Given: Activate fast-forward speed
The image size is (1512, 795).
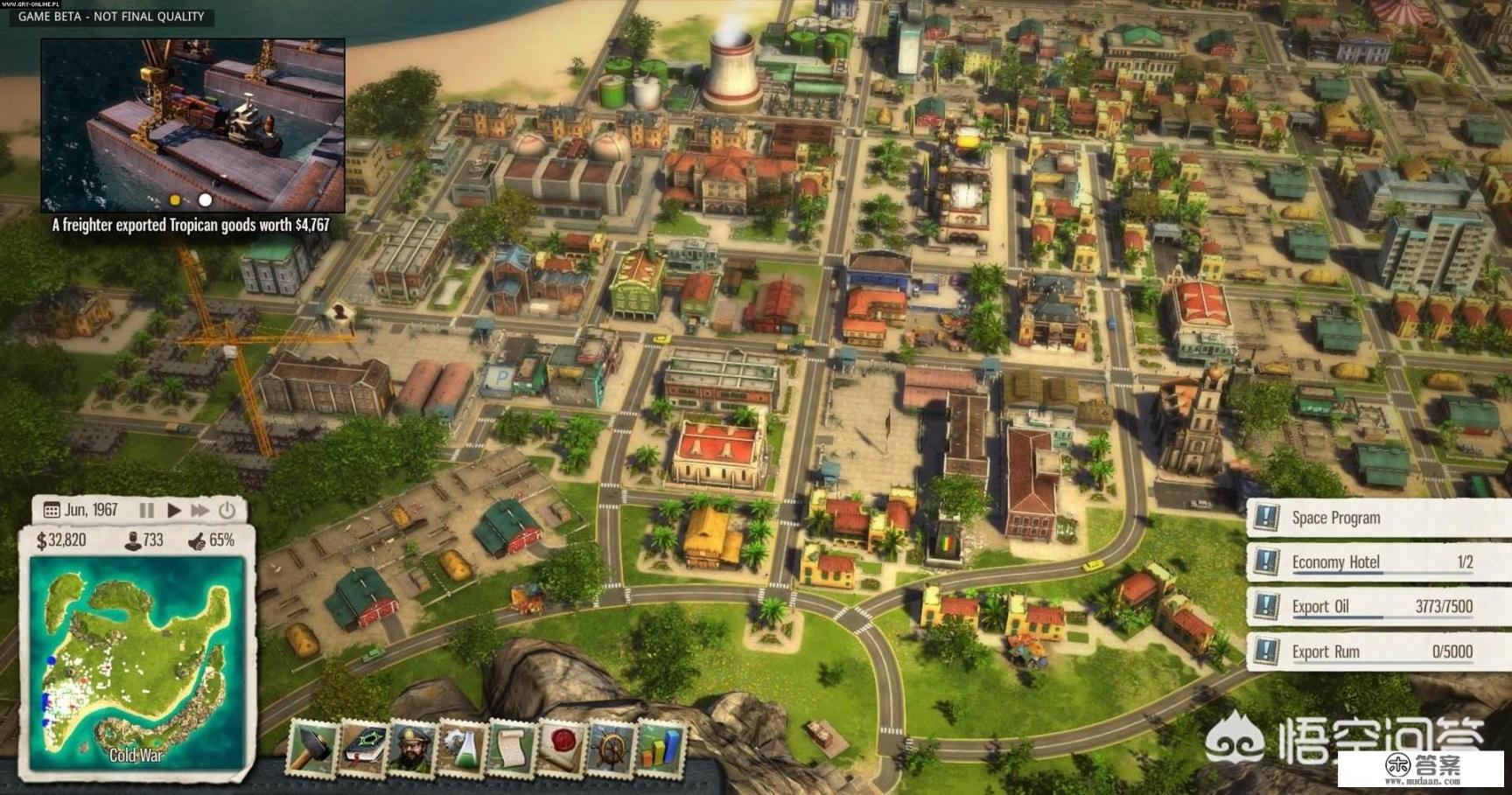Looking at the screenshot, I should tap(201, 510).
